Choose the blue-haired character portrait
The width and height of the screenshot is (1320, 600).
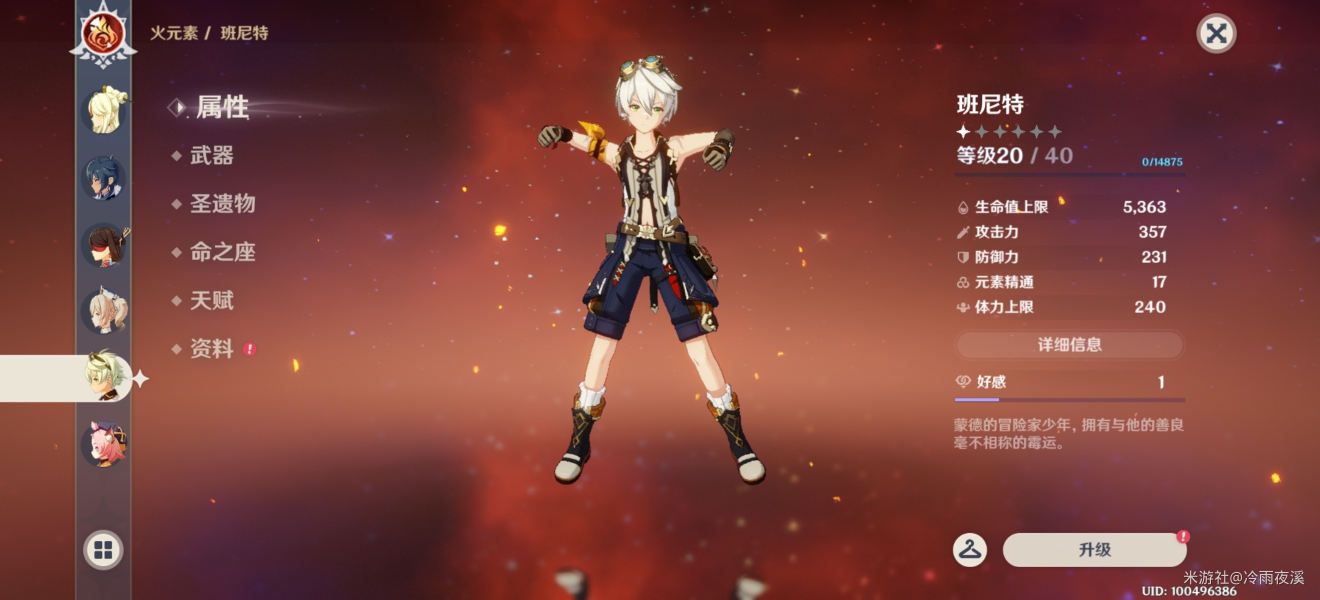103,178
